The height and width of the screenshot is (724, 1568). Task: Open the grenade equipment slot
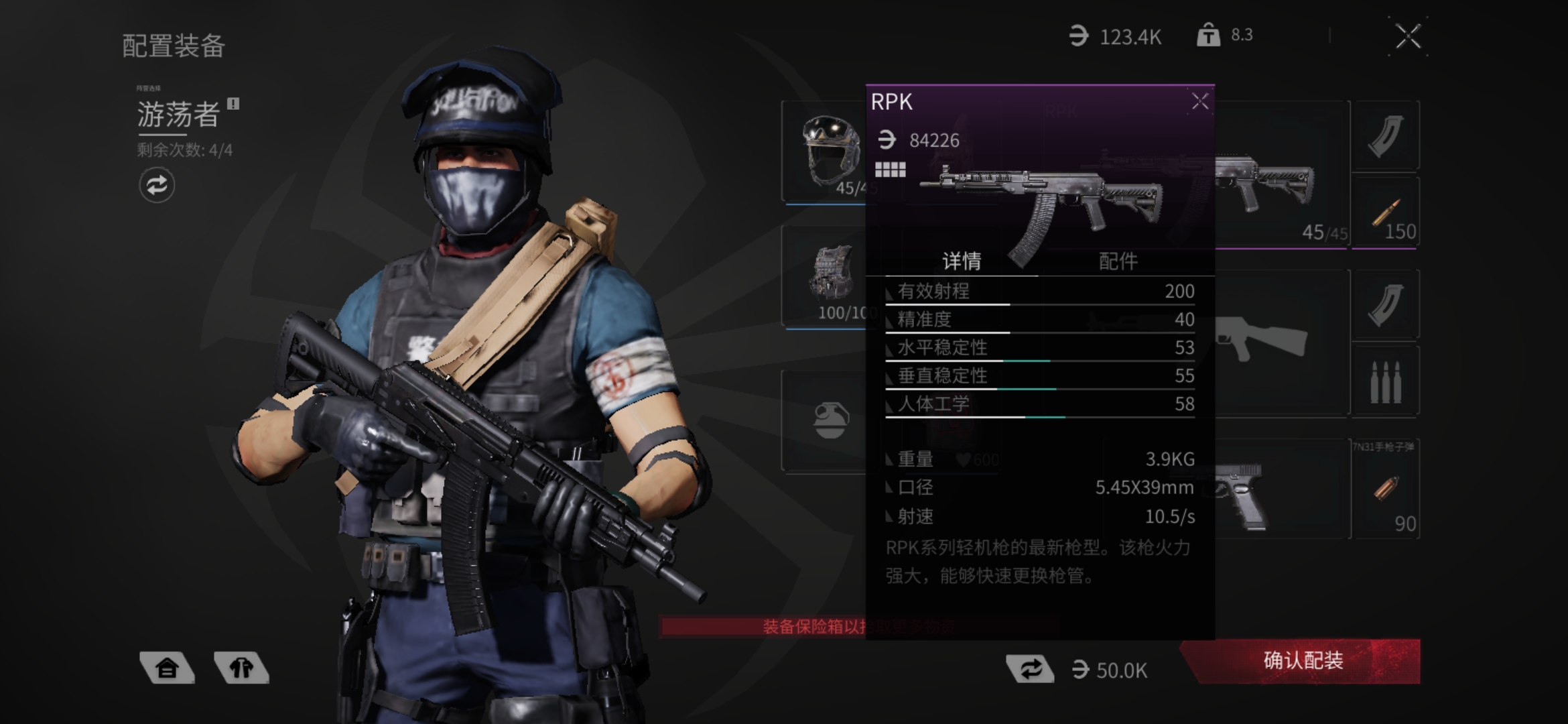829,421
